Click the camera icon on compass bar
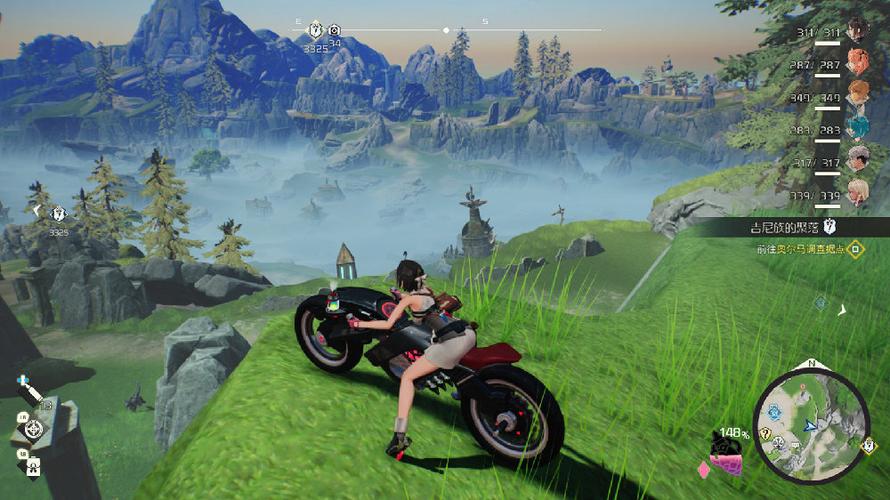Viewport: 890px width, 500px height. coord(335,31)
